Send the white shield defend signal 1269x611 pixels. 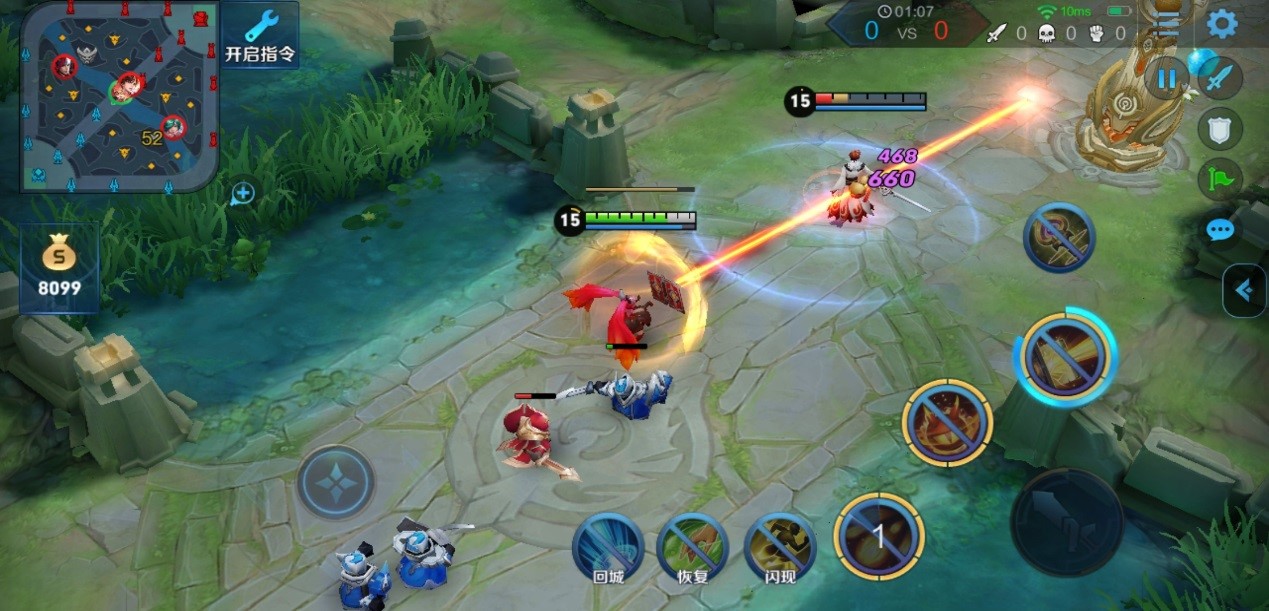click(1220, 128)
